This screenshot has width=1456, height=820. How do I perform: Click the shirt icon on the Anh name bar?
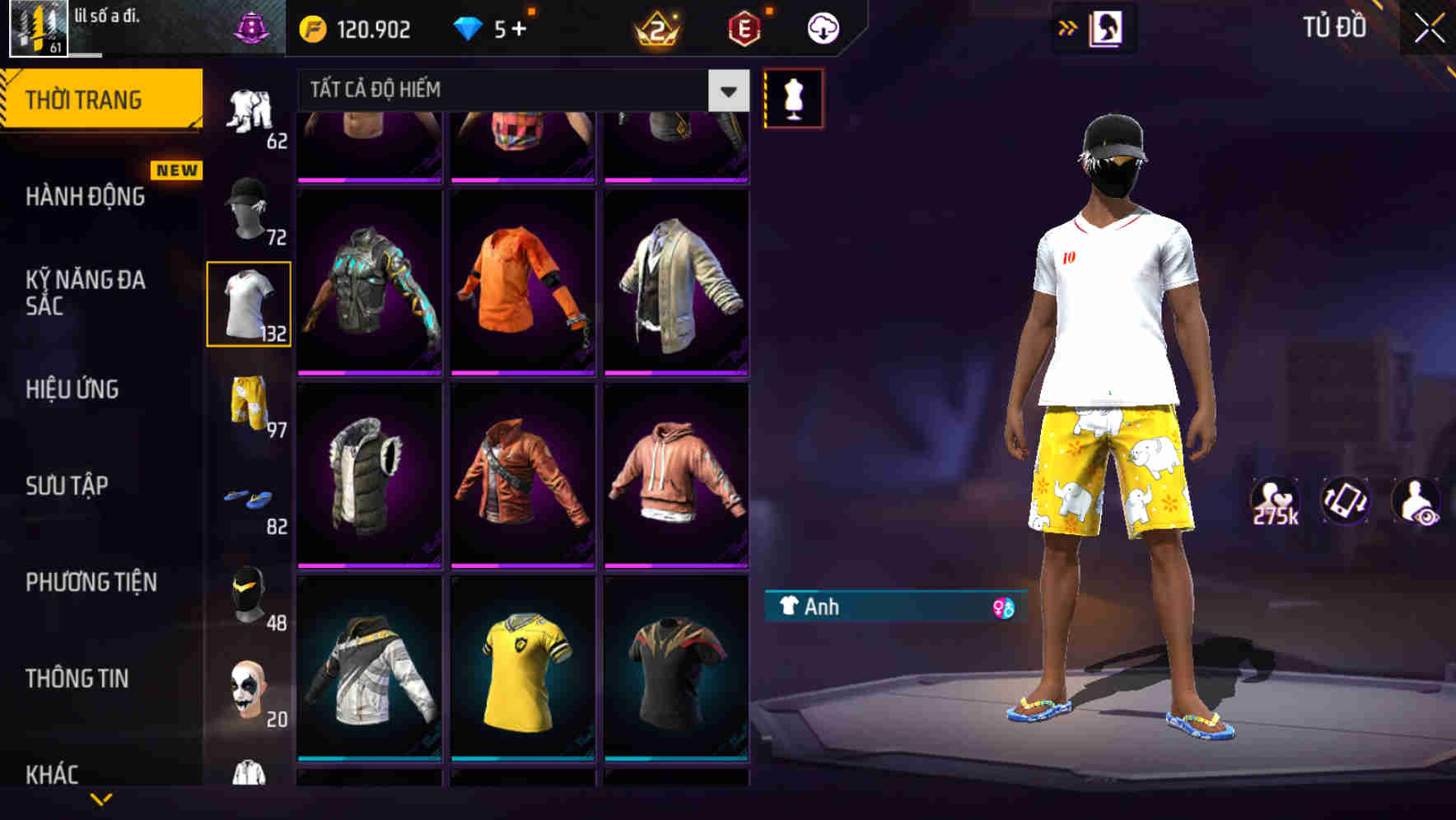point(788,608)
